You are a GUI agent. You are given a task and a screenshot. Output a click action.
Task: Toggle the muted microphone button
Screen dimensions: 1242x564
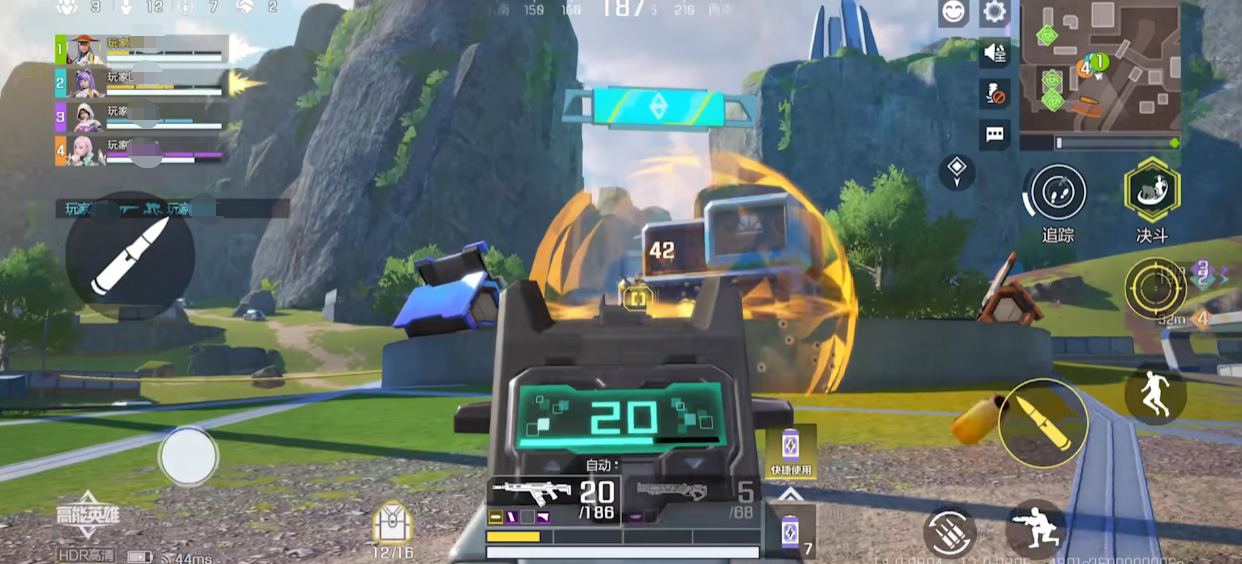click(995, 94)
